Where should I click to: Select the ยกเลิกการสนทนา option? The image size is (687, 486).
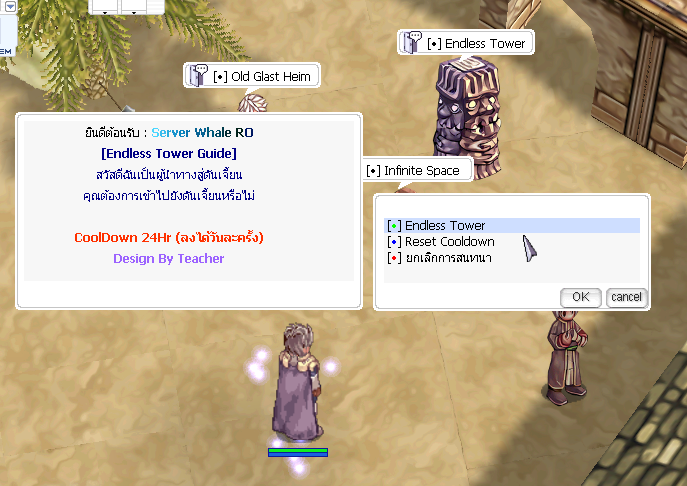444,258
